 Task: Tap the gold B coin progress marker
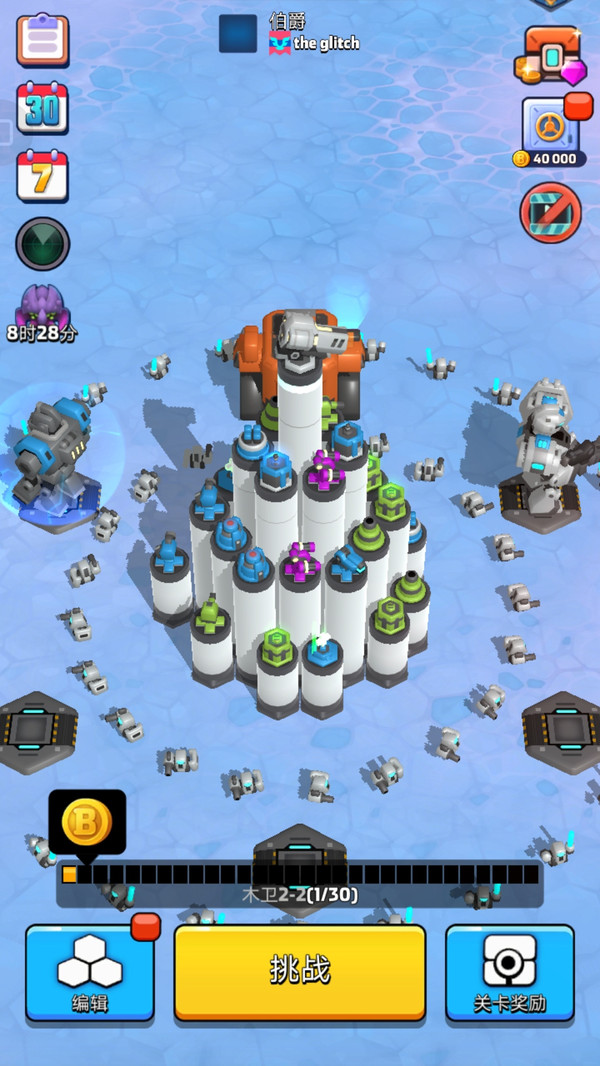coord(87,822)
